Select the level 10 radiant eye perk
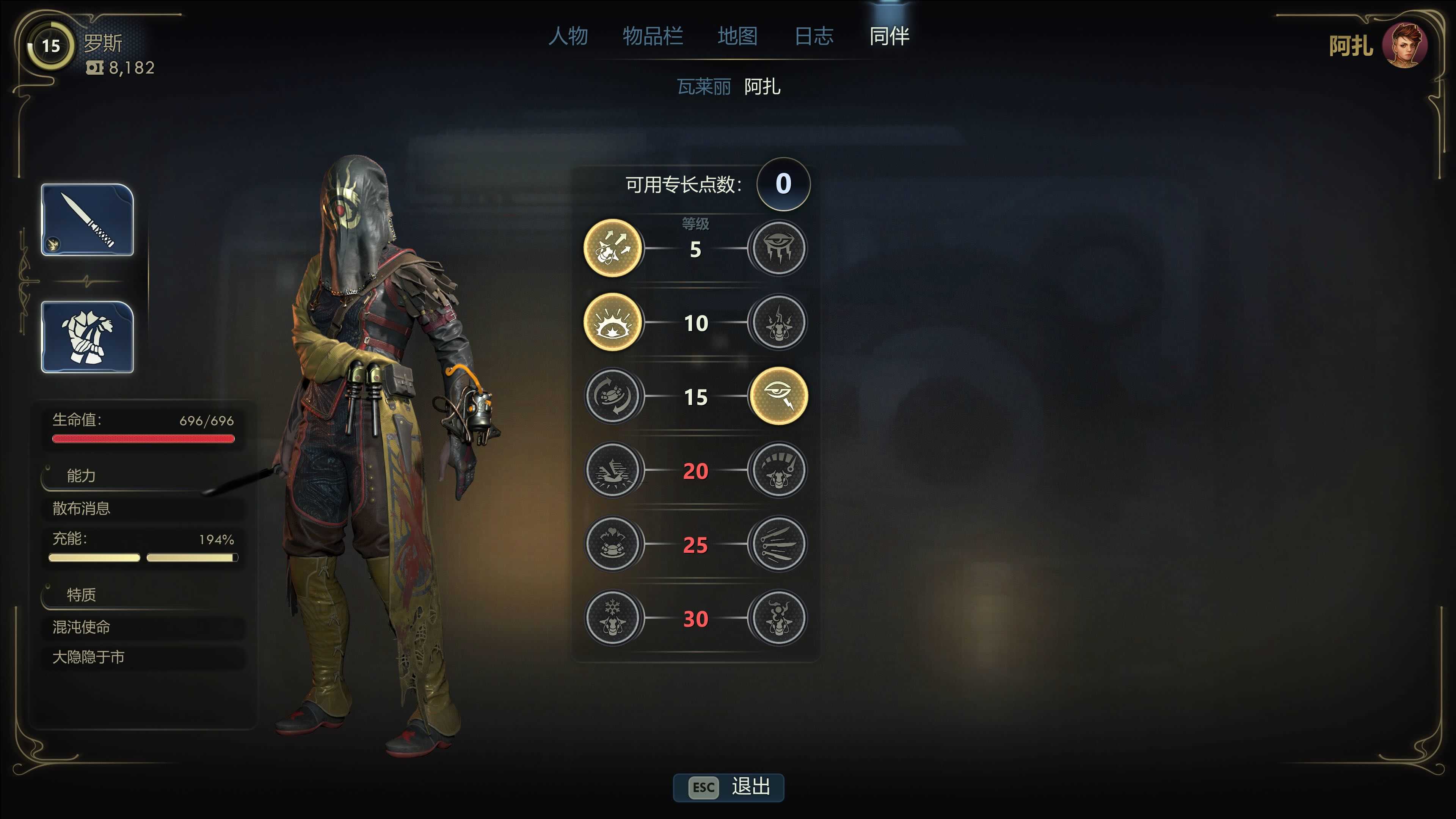This screenshot has height=819, width=1456. pos(612,322)
